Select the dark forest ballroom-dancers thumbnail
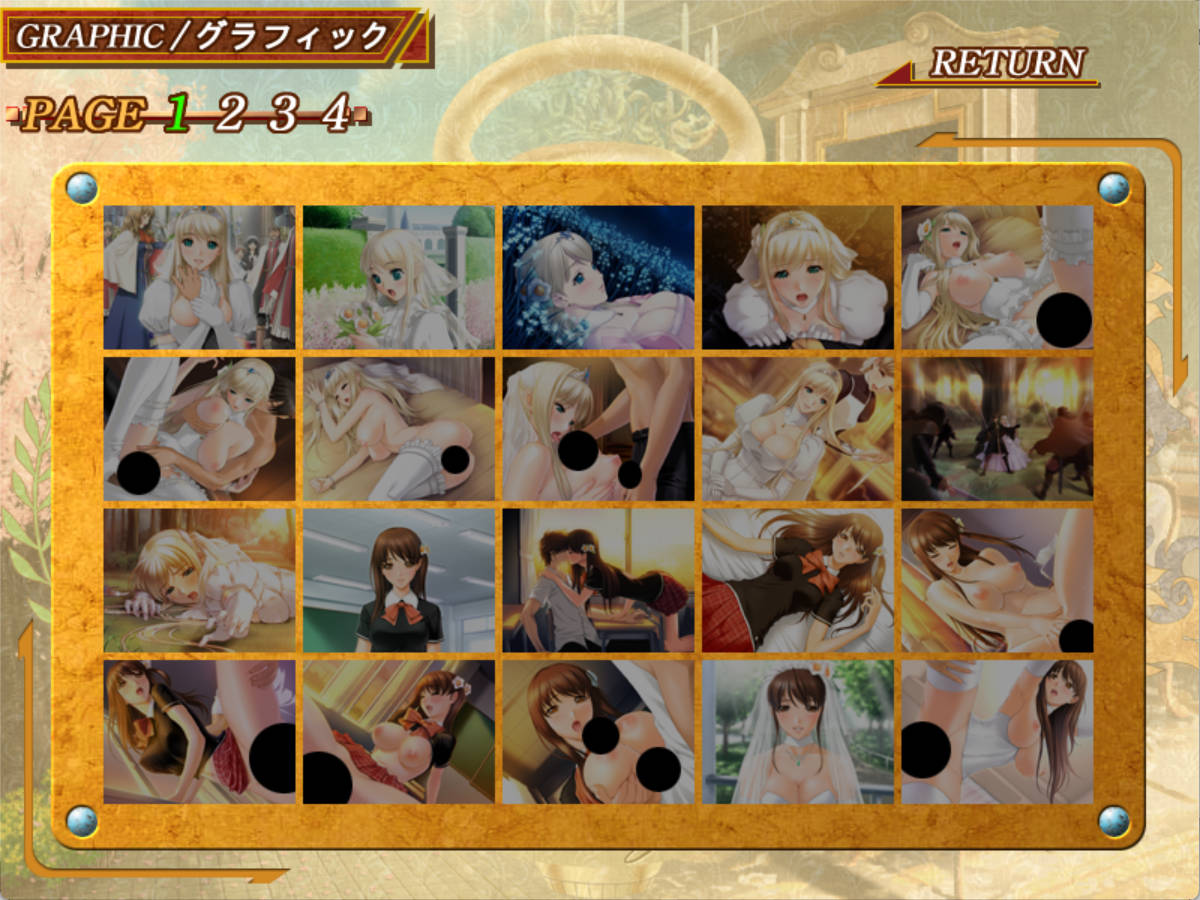 997,429
